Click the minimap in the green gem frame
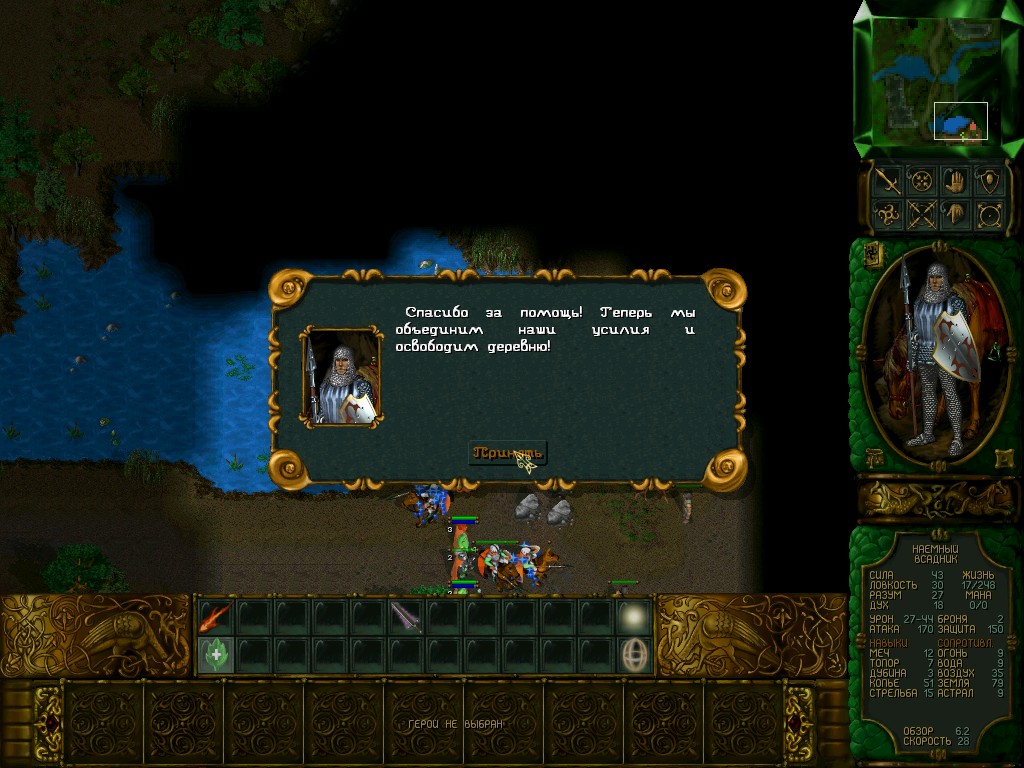The height and width of the screenshot is (768, 1024). [929, 79]
